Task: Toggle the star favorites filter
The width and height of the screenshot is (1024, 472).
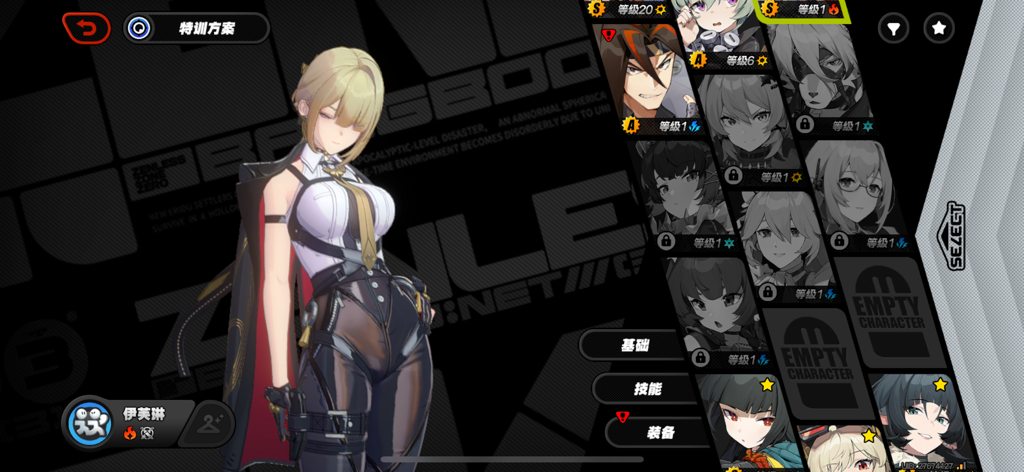Action: tap(939, 29)
